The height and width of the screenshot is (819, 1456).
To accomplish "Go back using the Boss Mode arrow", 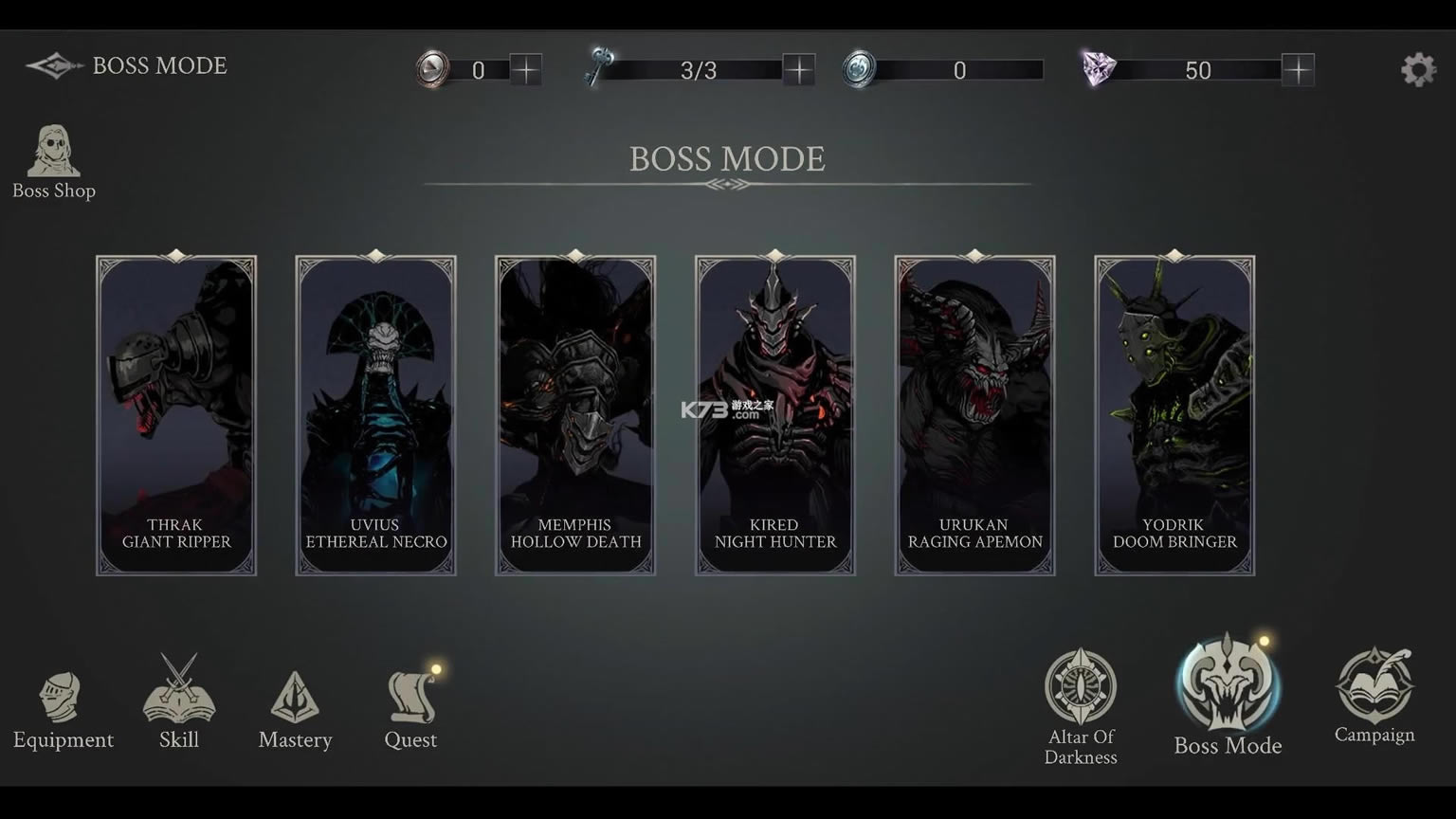I will [x=53, y=65].
